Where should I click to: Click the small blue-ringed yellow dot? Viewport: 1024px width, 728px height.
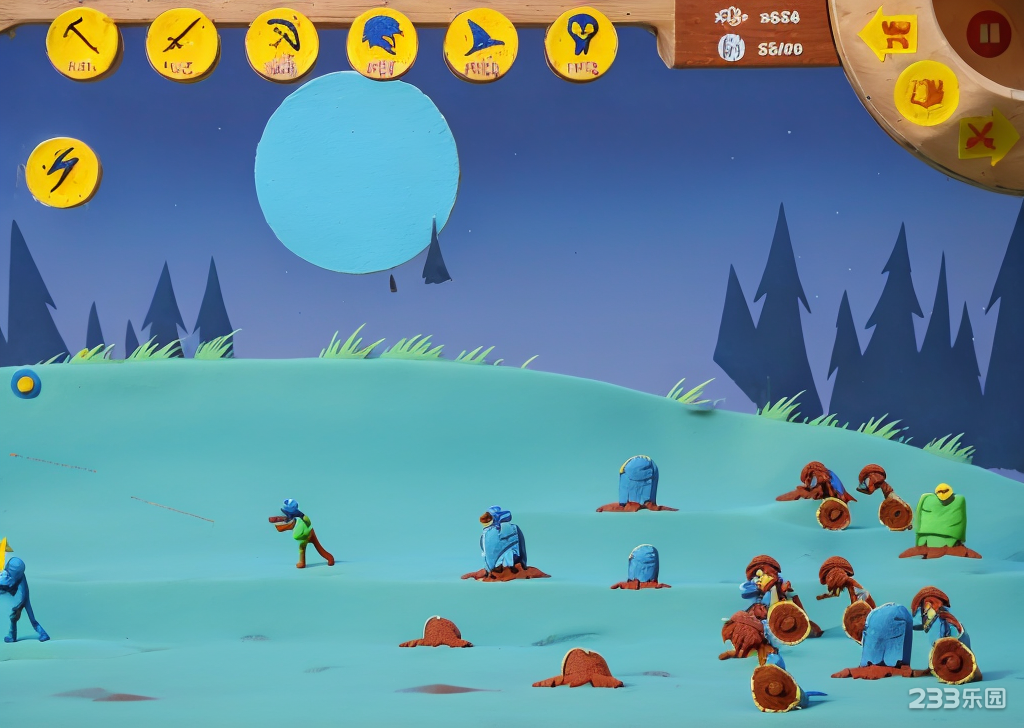(26, 383)
